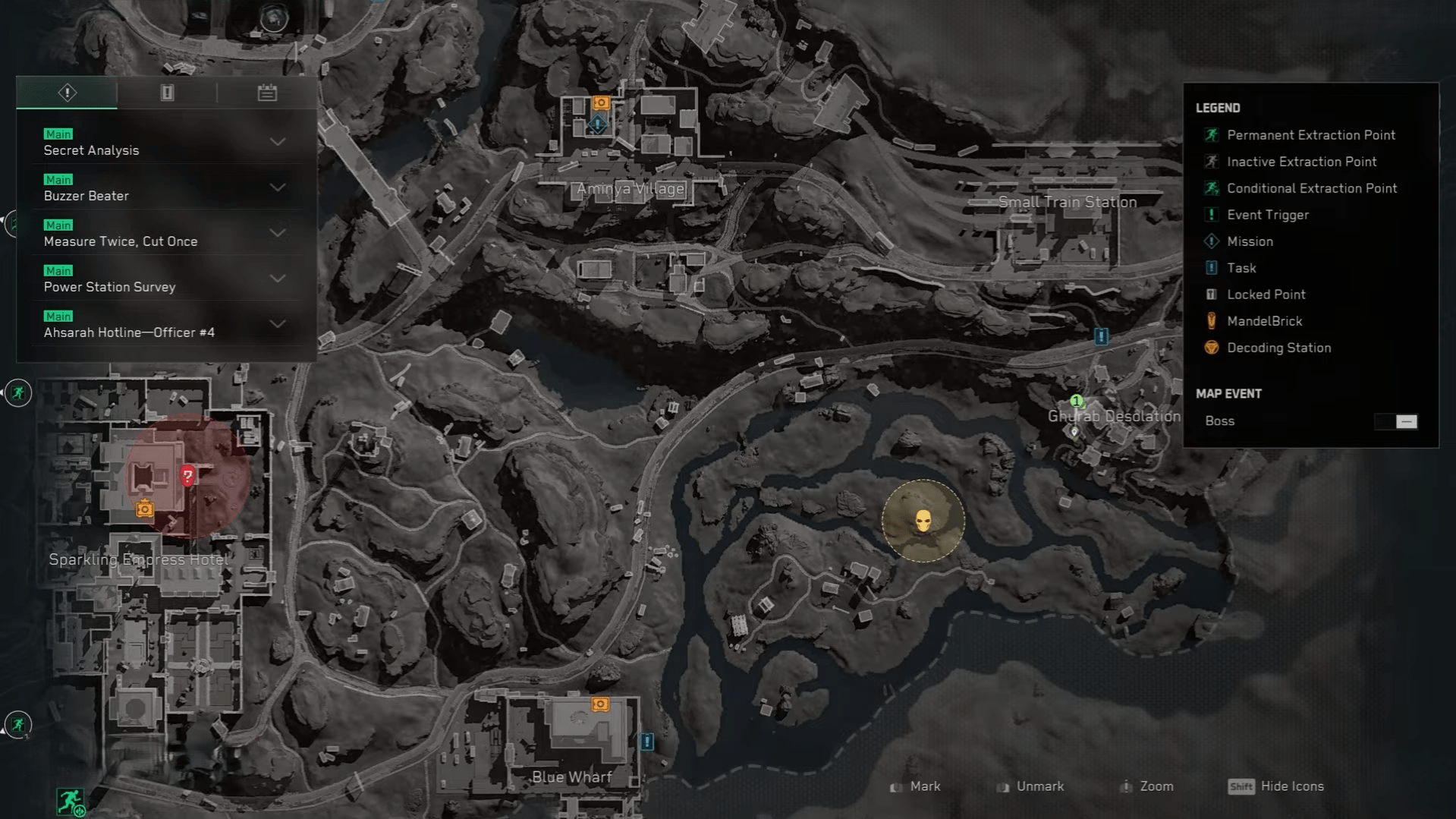The width and height of the screenshot is (1456, 819).
Task: Open the calendar tab in the mission panel
Action: (x=266, y=92)
